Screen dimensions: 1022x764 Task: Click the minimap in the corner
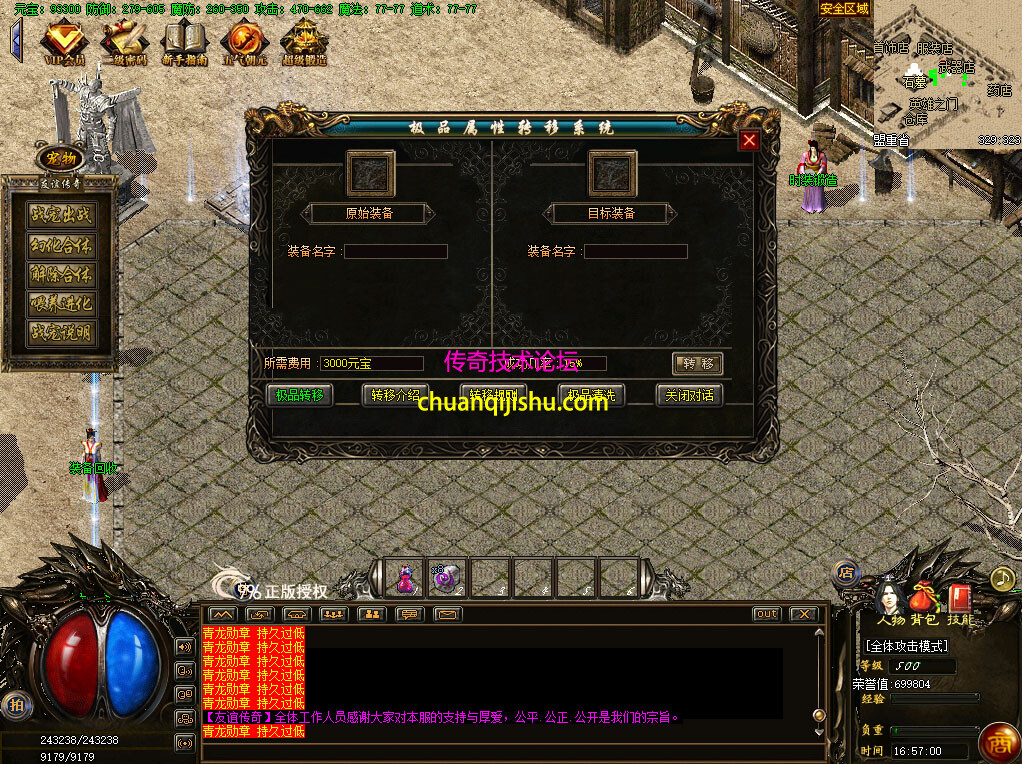946,75
